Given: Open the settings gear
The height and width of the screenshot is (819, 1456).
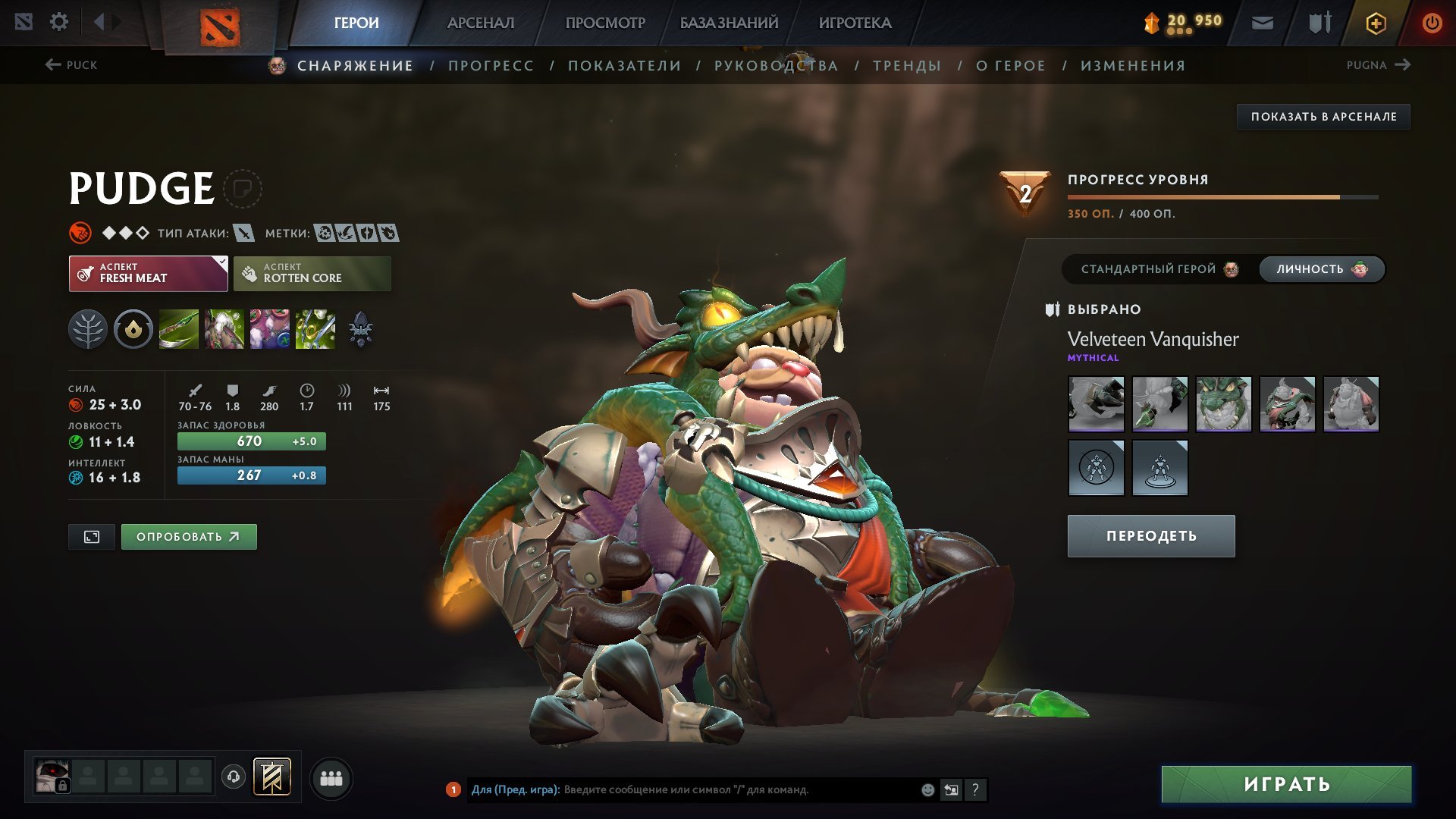Looking at the screenshot, I should [58, 22].
